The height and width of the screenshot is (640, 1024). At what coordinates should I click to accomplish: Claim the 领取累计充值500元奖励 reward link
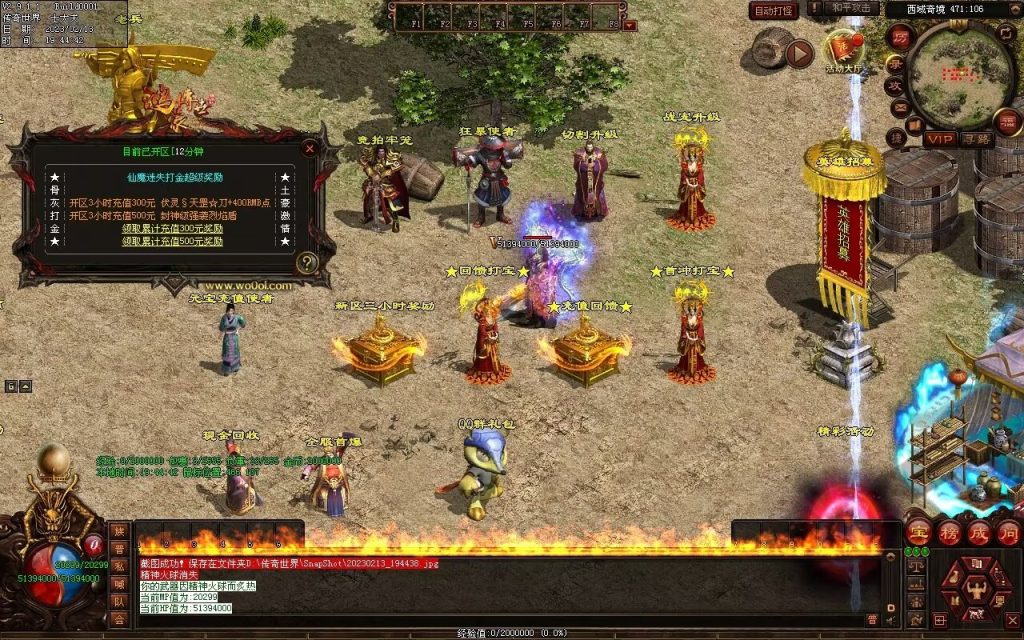click(x=173, y=241)
